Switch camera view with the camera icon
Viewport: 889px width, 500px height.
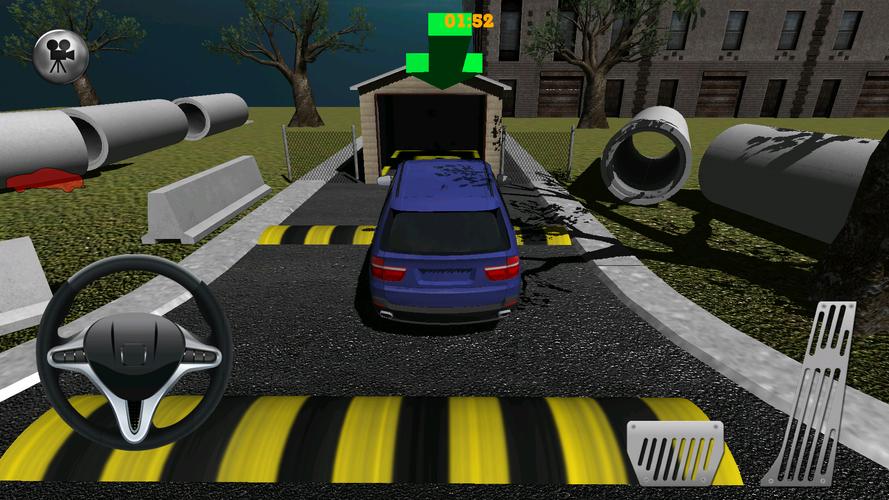click(x=61, y=56)
